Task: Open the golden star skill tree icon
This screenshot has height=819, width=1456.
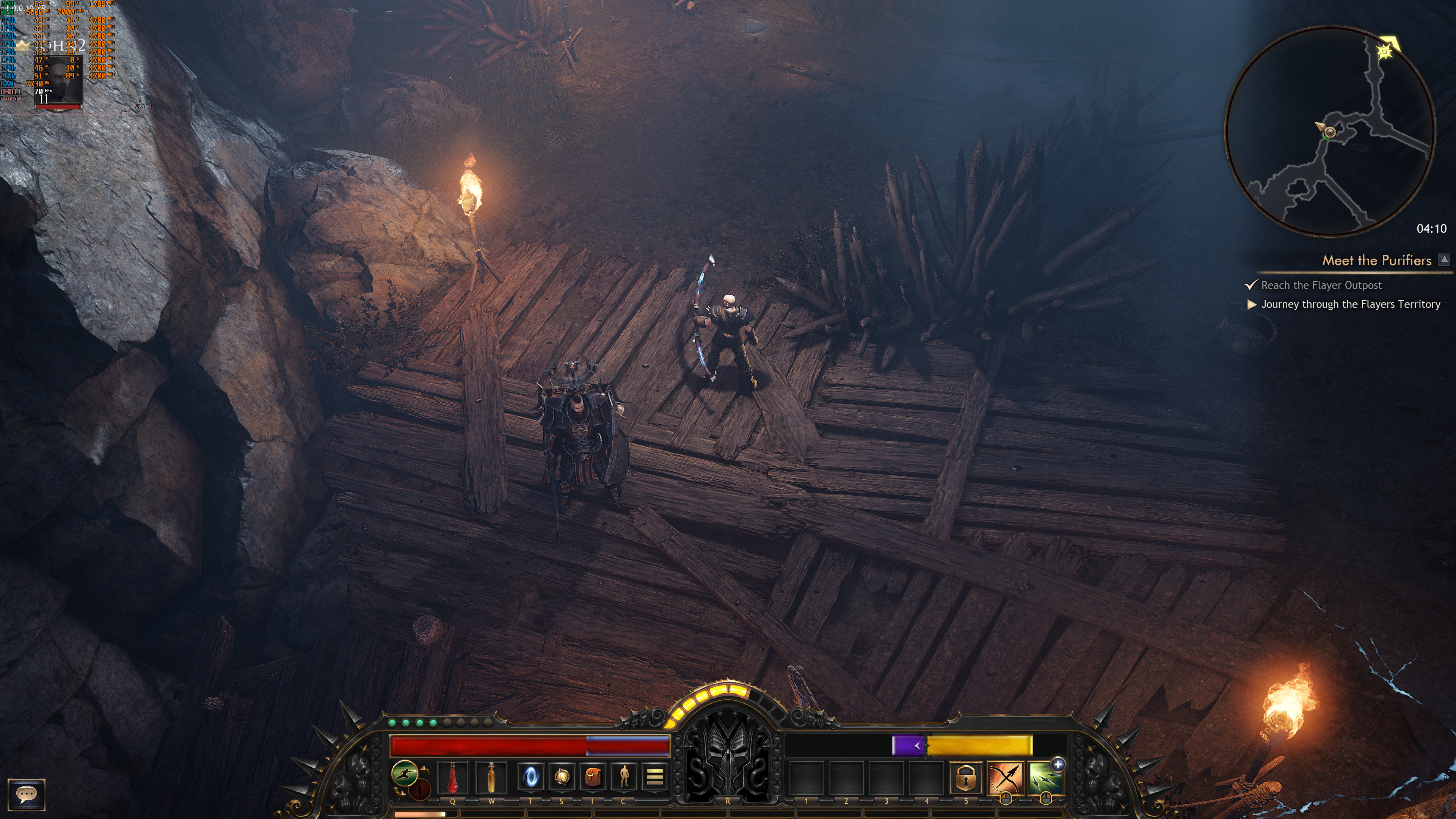Action: coord(561,777)
